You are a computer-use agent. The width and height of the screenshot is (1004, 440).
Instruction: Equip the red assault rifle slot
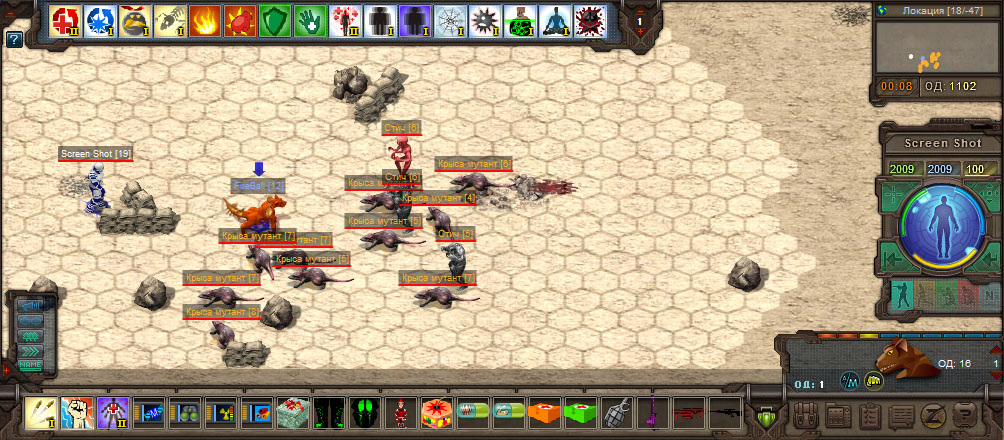(688, 412)
